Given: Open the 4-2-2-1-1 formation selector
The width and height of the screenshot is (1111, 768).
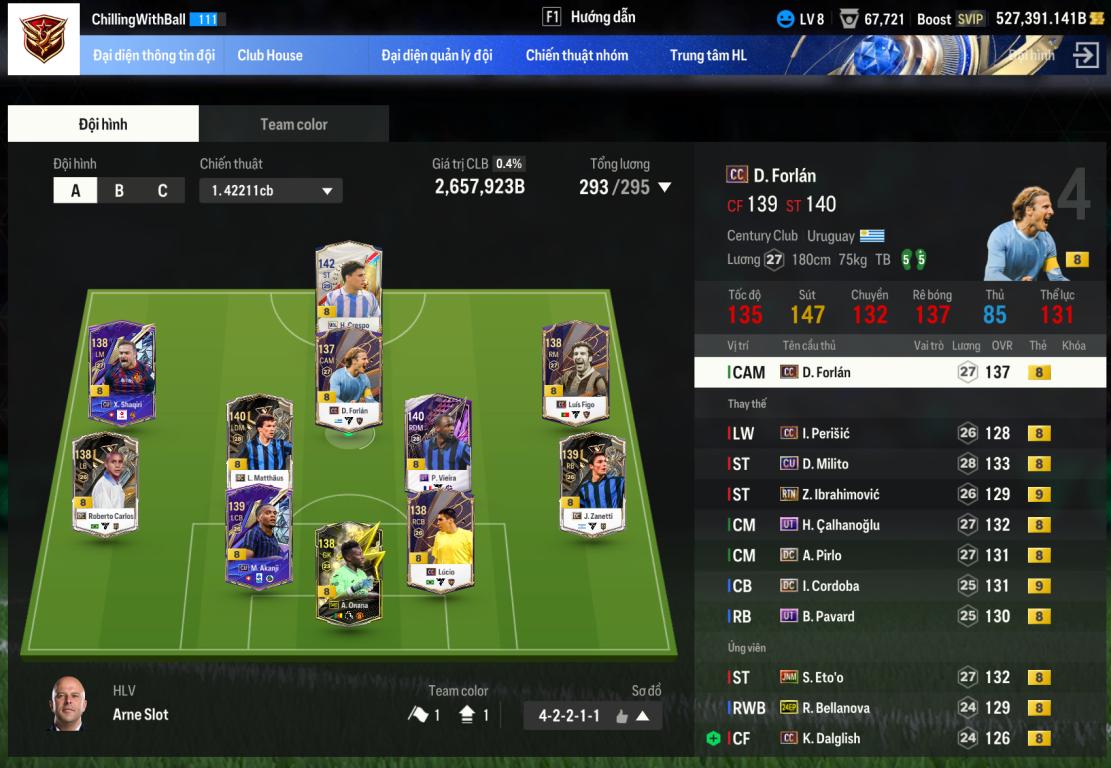Looking at the screenshot, I should tap(592, 716).
